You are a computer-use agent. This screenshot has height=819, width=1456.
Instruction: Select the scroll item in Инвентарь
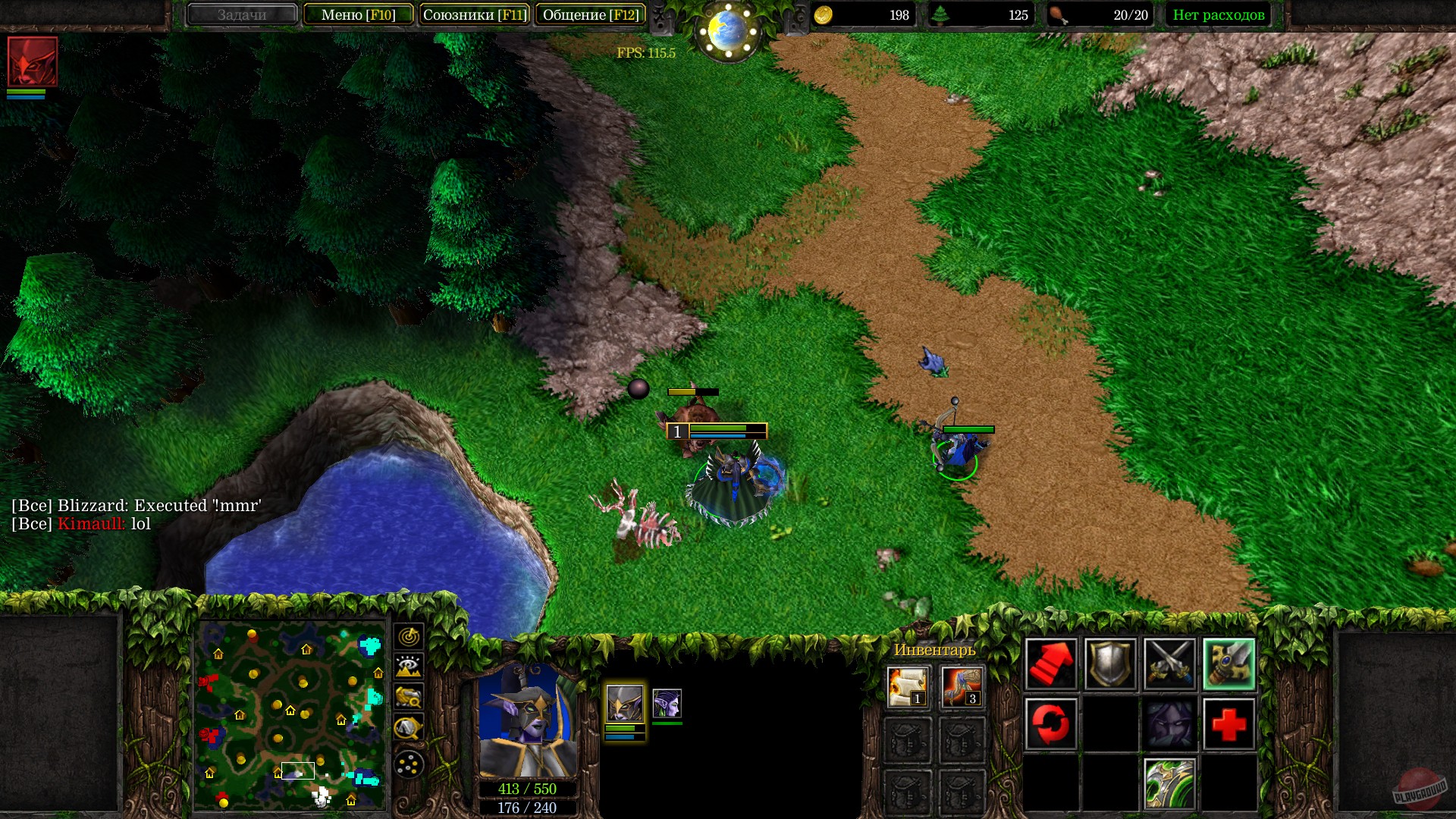point(907,686)
